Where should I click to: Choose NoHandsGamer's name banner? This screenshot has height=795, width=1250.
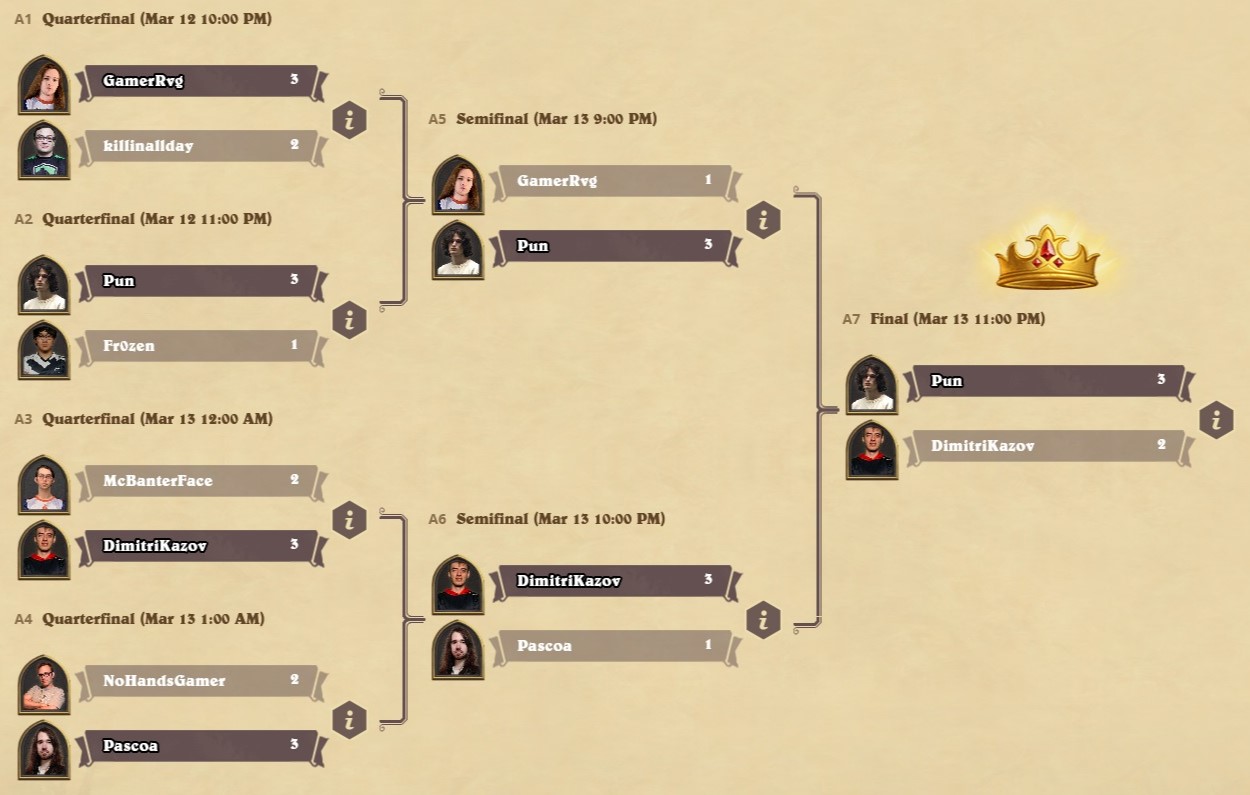coord(200,681)
